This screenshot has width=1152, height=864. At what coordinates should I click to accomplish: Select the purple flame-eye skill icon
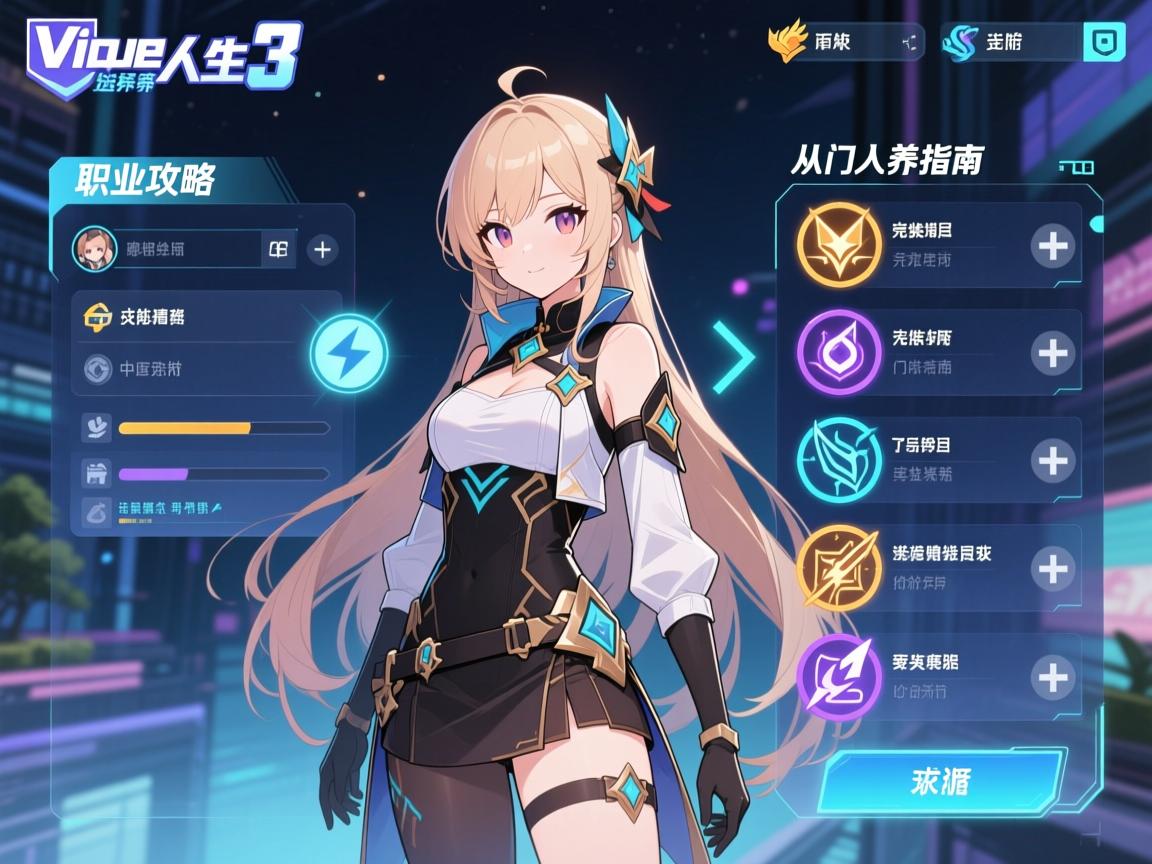(x=839, y=352)
